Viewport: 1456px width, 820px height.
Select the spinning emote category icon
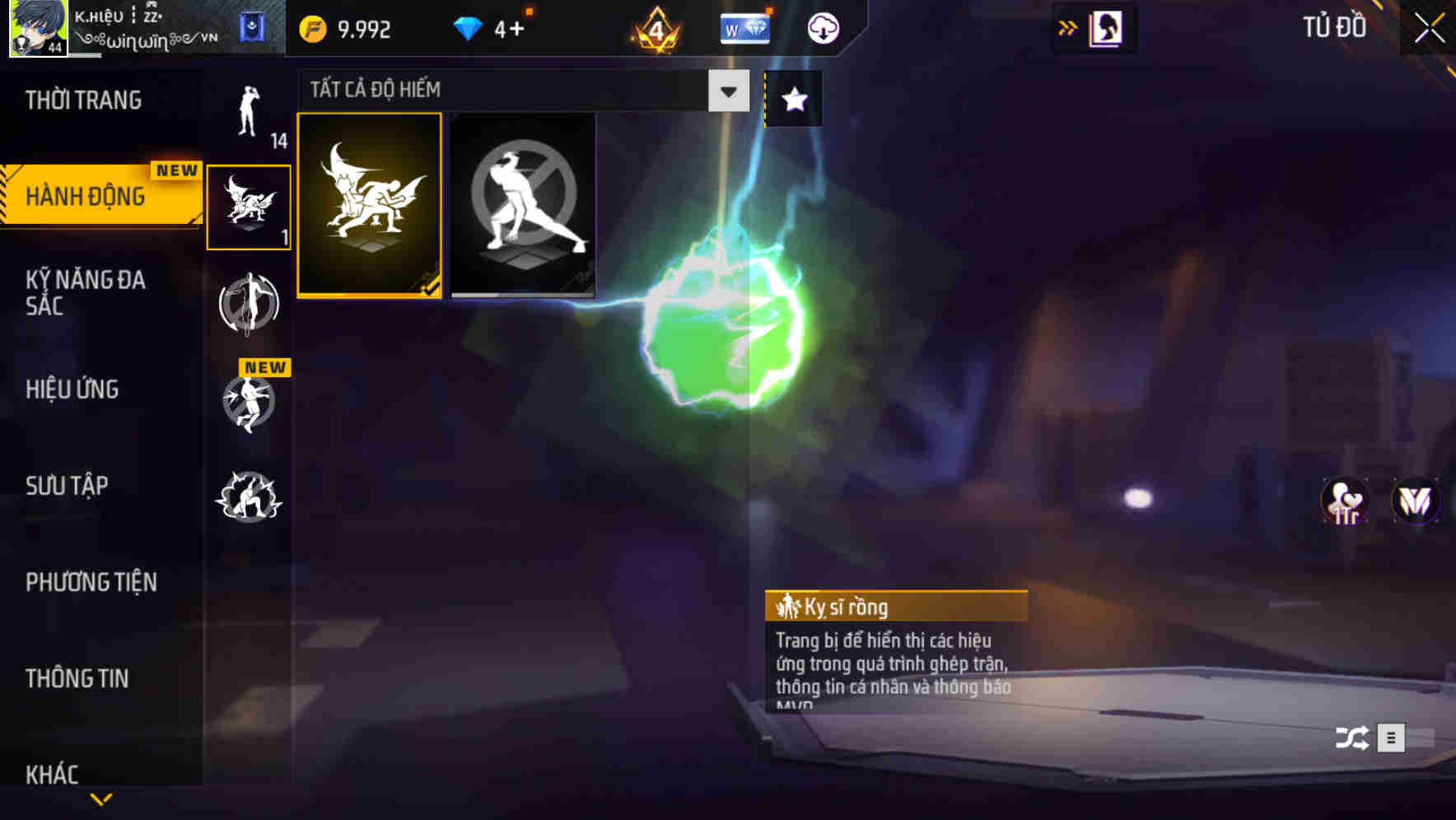(248, 305)
